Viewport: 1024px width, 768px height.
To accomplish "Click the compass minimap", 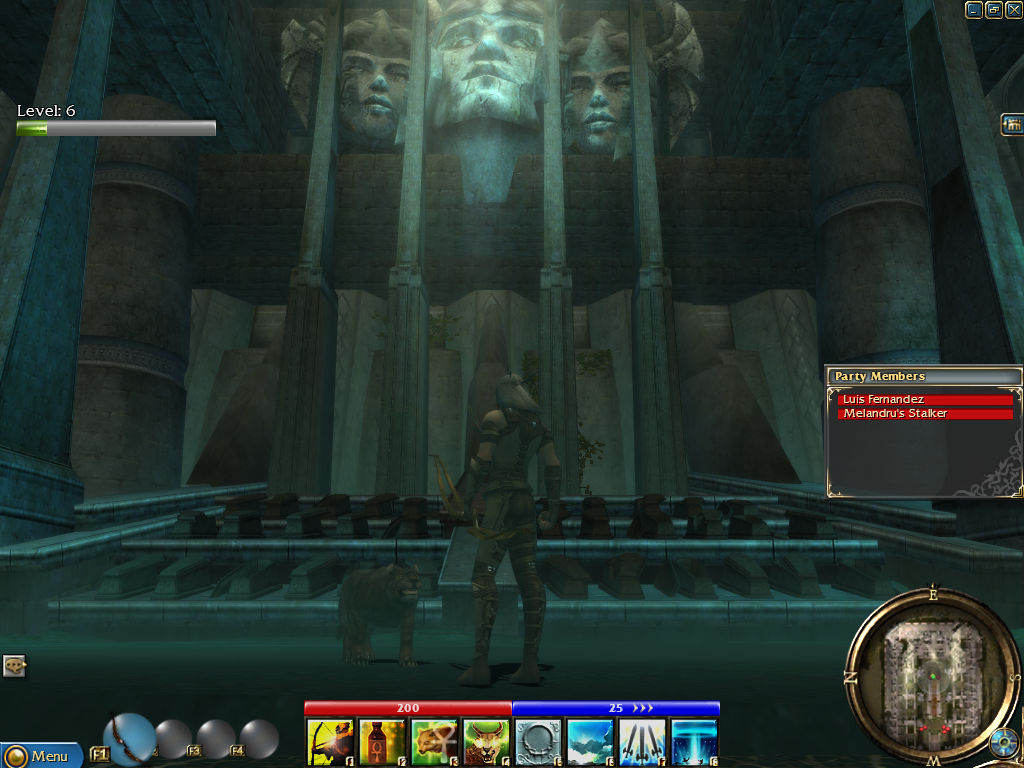I will 931,676.
